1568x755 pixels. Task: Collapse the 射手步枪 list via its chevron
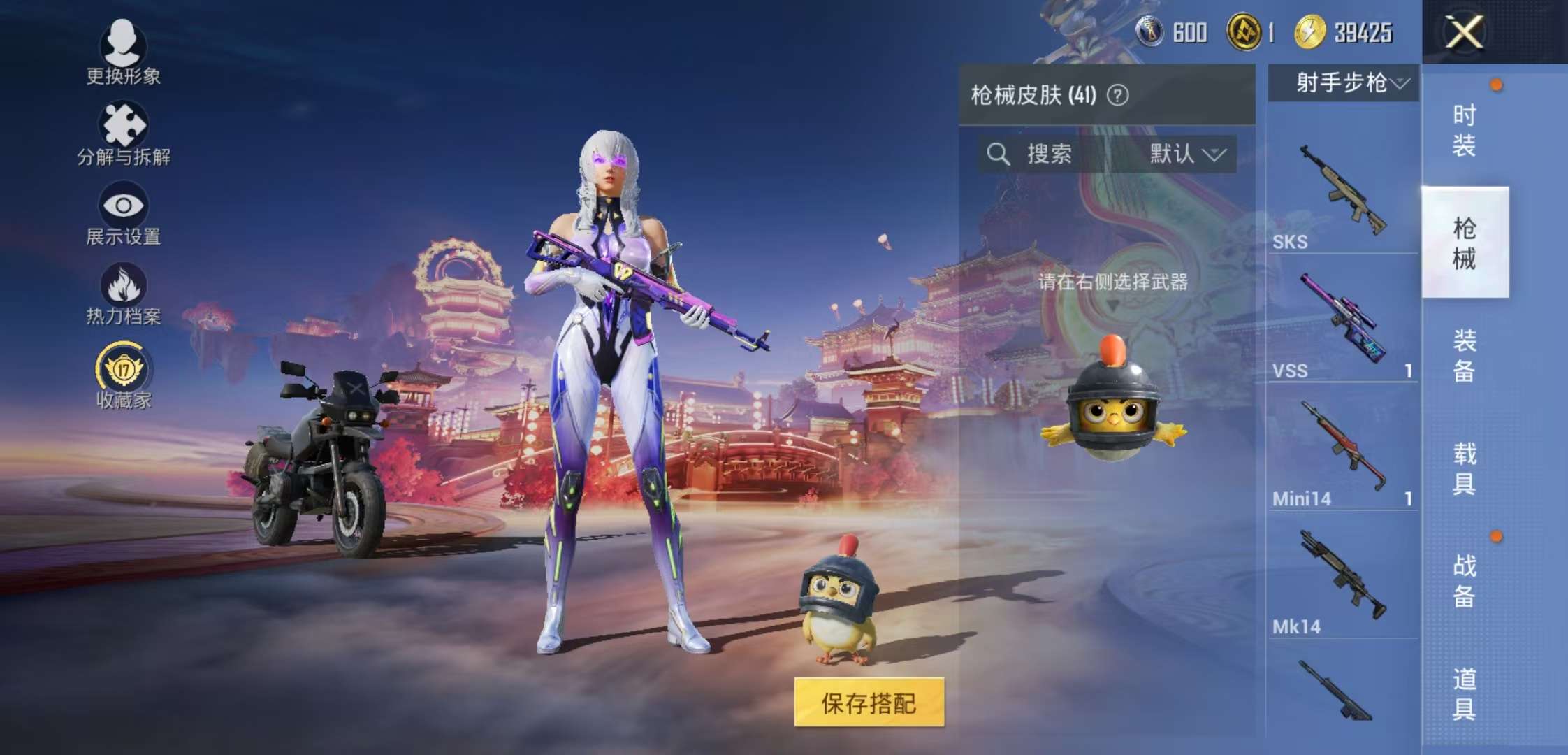tap(1400, 83)
